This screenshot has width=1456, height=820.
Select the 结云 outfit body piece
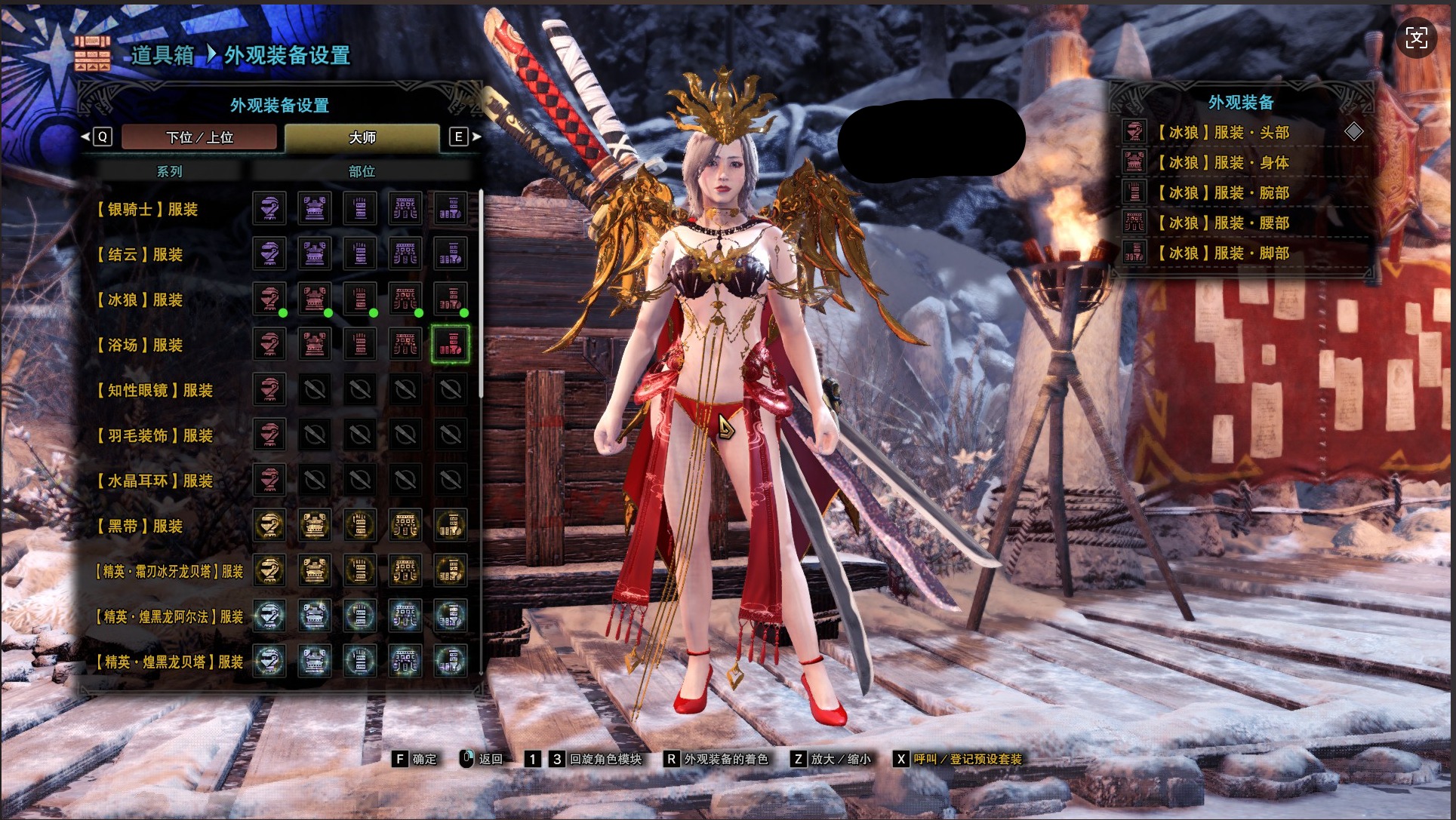point(315,254)
